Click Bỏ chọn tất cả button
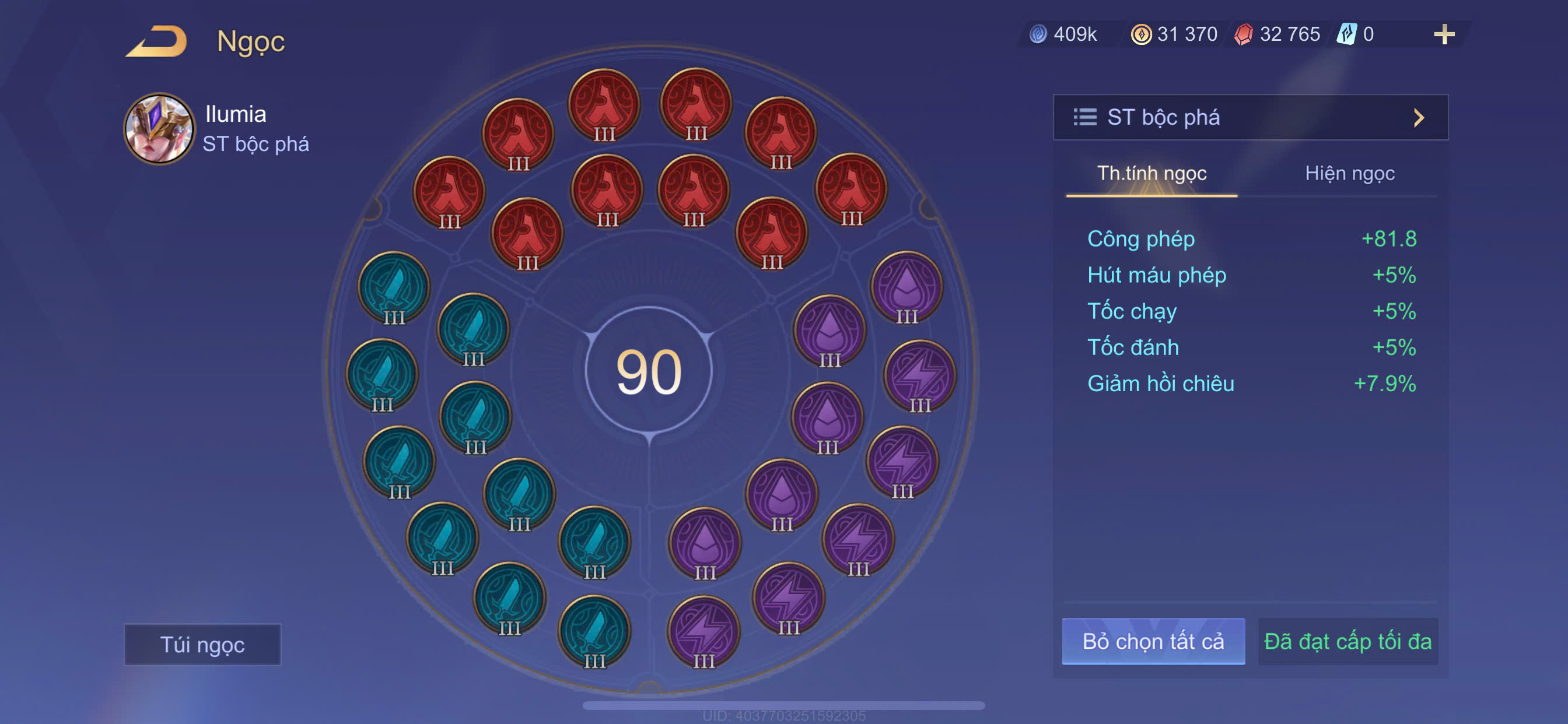 pyautogui.click(x=1153, y=641)
